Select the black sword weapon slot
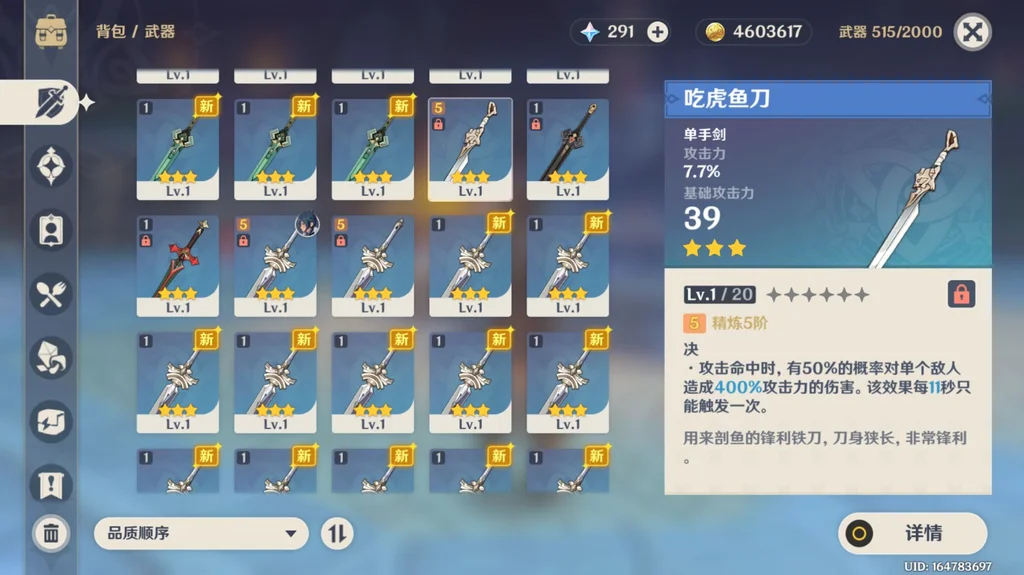Image resolution: width=1024 pixels, height=575 pixels. click(567, 148)
